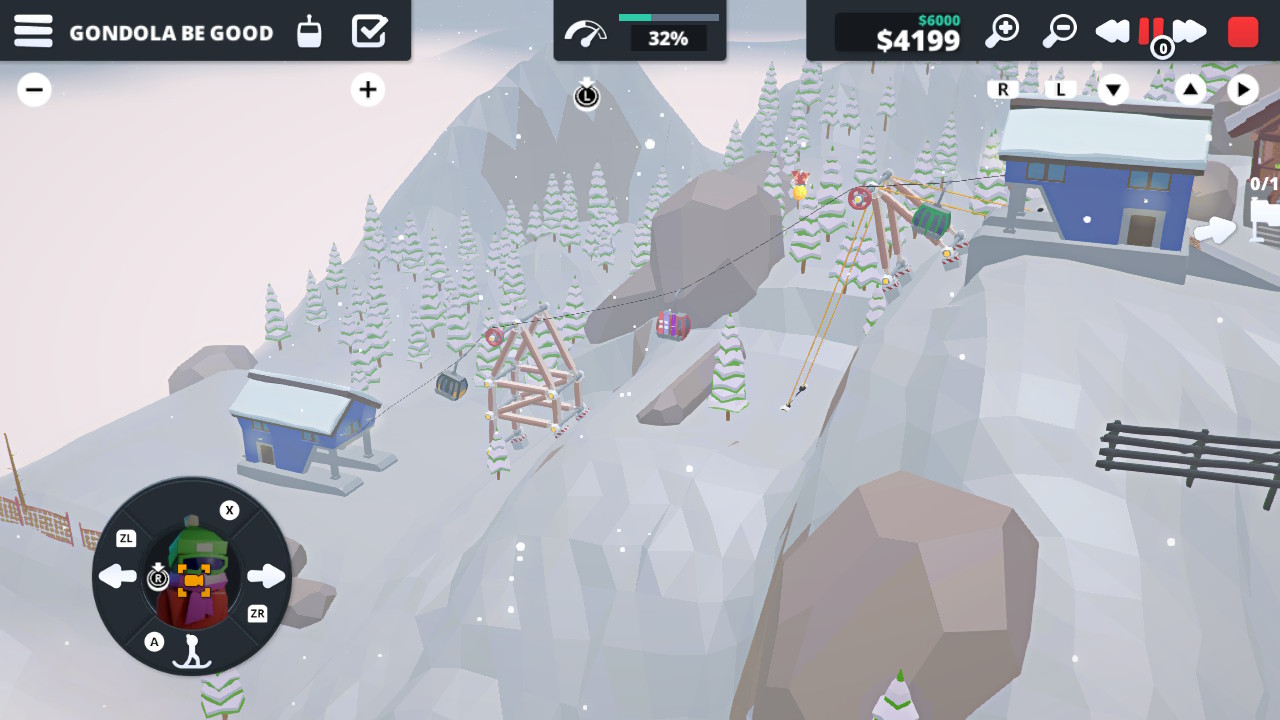
Task: Switch to previous rider with left arrow
Action: pos(118,576)
